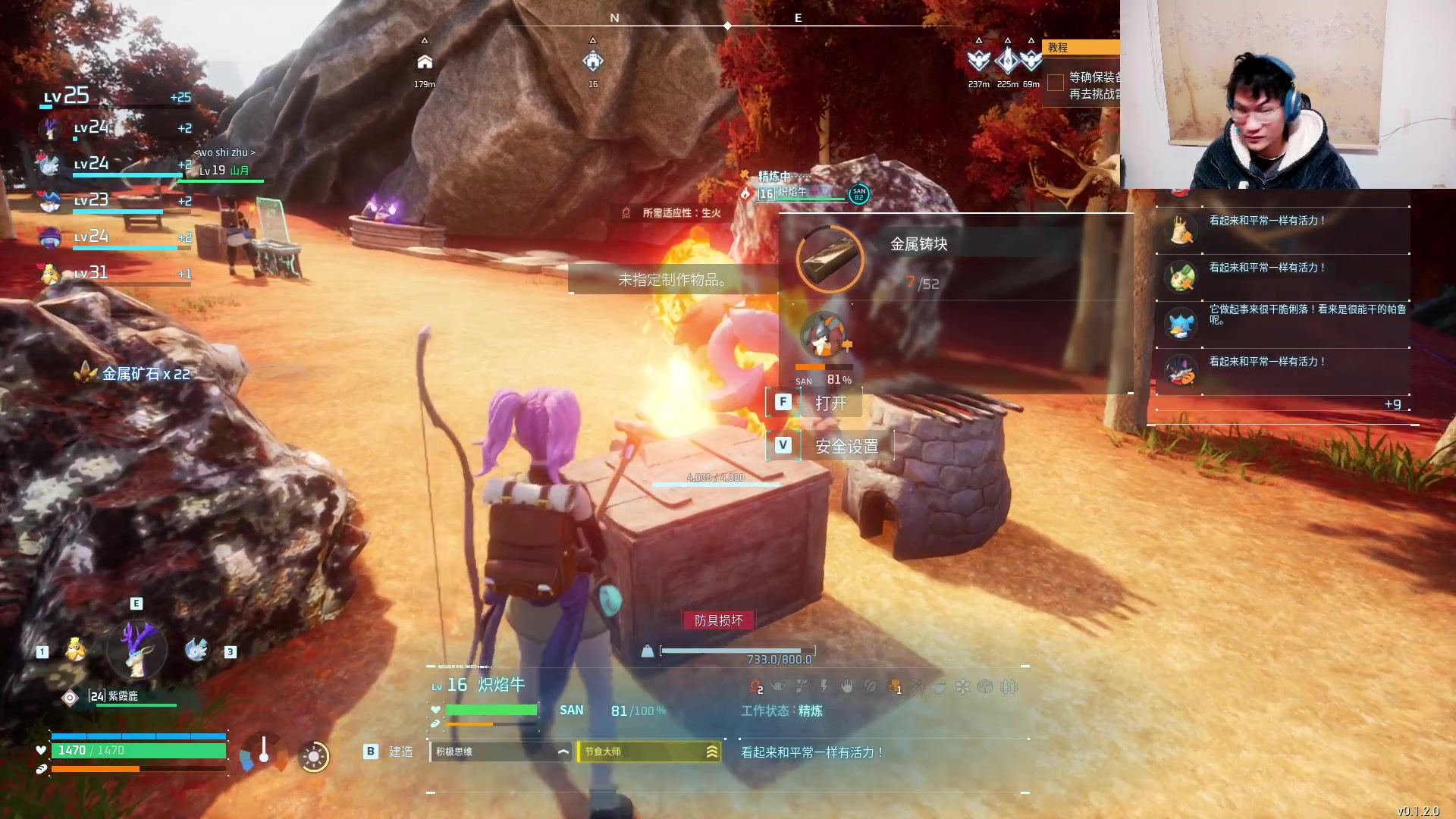This screenshot has height=819, width=1456.
Task: Choose the 紫霞鹿 active pal portrait
Action: (136, 650)
